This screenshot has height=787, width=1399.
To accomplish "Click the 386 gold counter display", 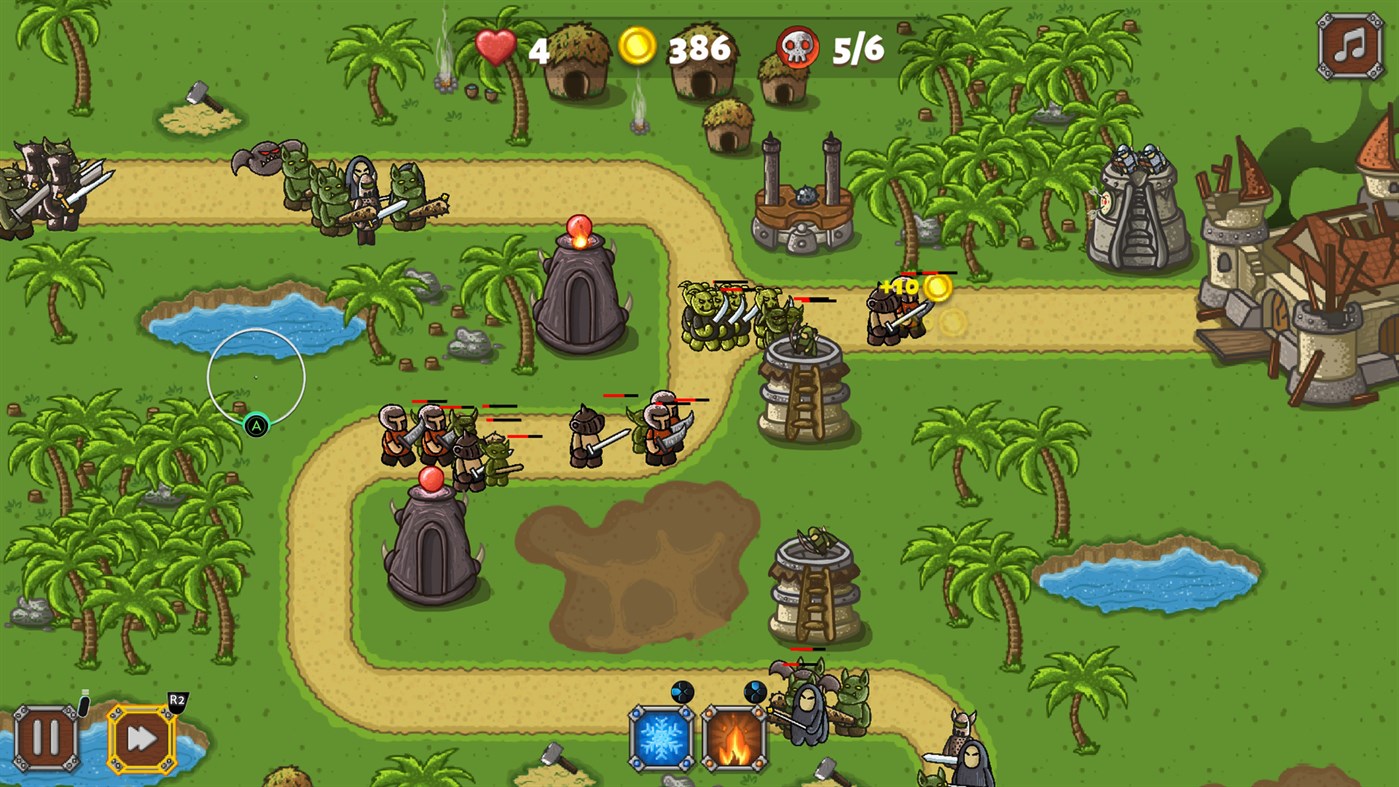I will click(698, 47).
